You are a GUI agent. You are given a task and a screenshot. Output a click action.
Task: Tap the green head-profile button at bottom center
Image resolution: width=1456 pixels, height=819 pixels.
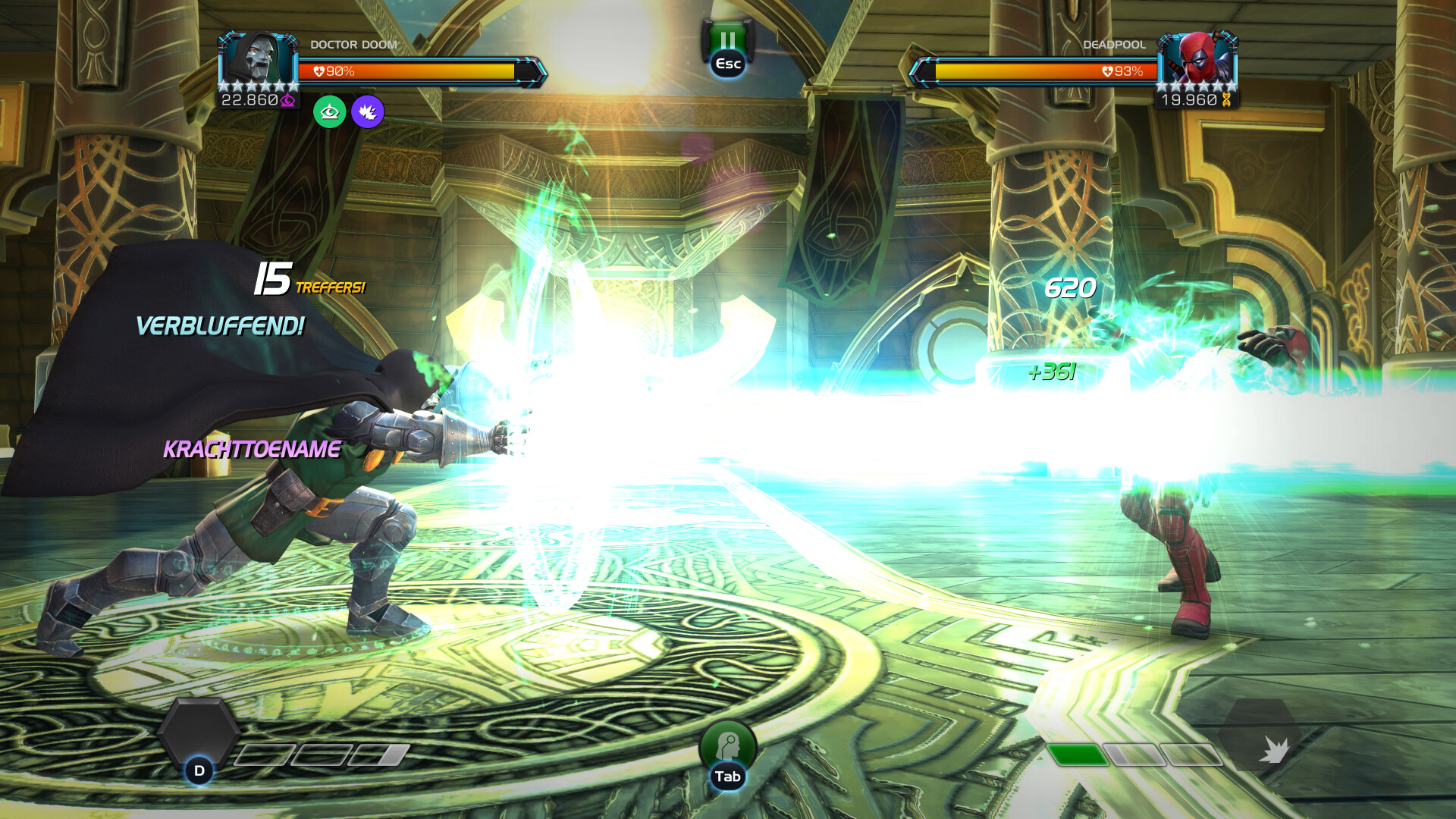(x=727, y=747)
